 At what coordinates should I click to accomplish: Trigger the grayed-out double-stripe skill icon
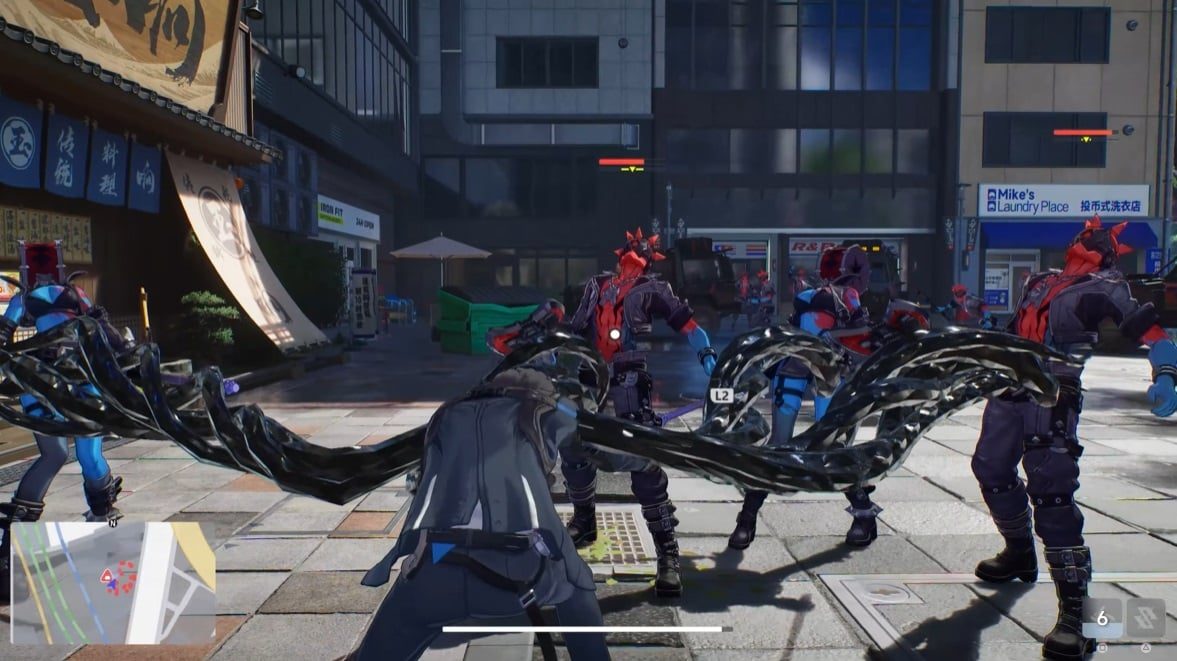tap(1145, 618)
